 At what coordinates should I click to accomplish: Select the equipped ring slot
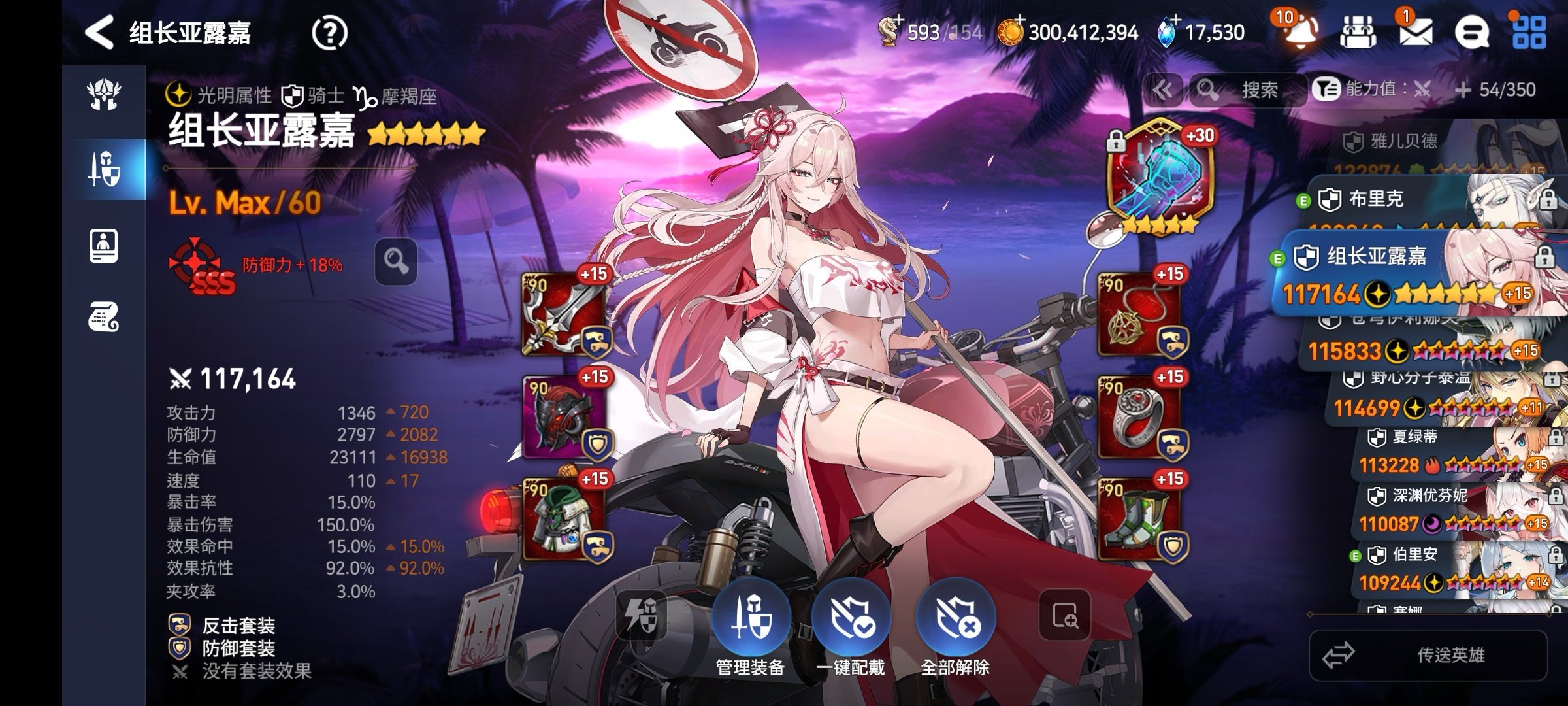coord(1139,416)
